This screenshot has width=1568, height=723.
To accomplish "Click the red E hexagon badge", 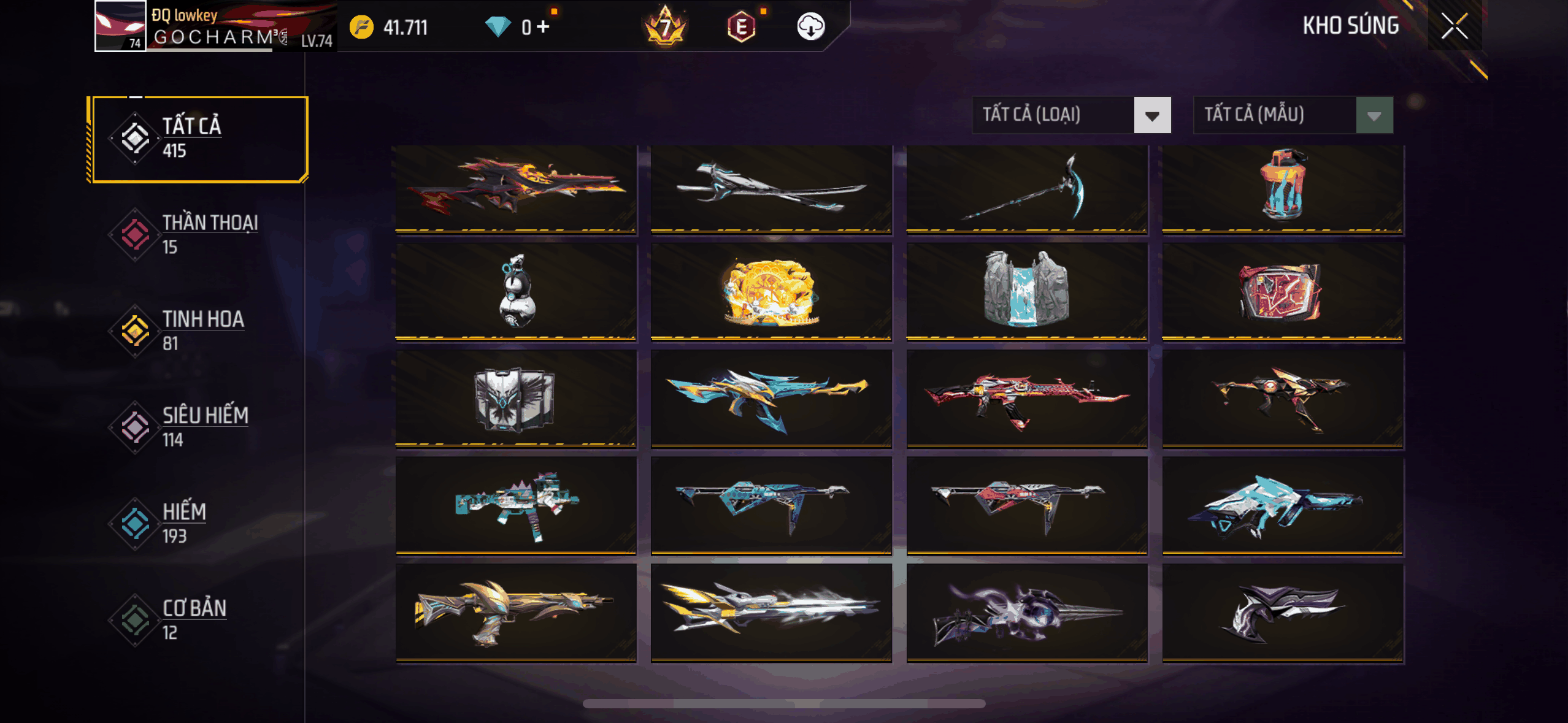I will point(741,27).
